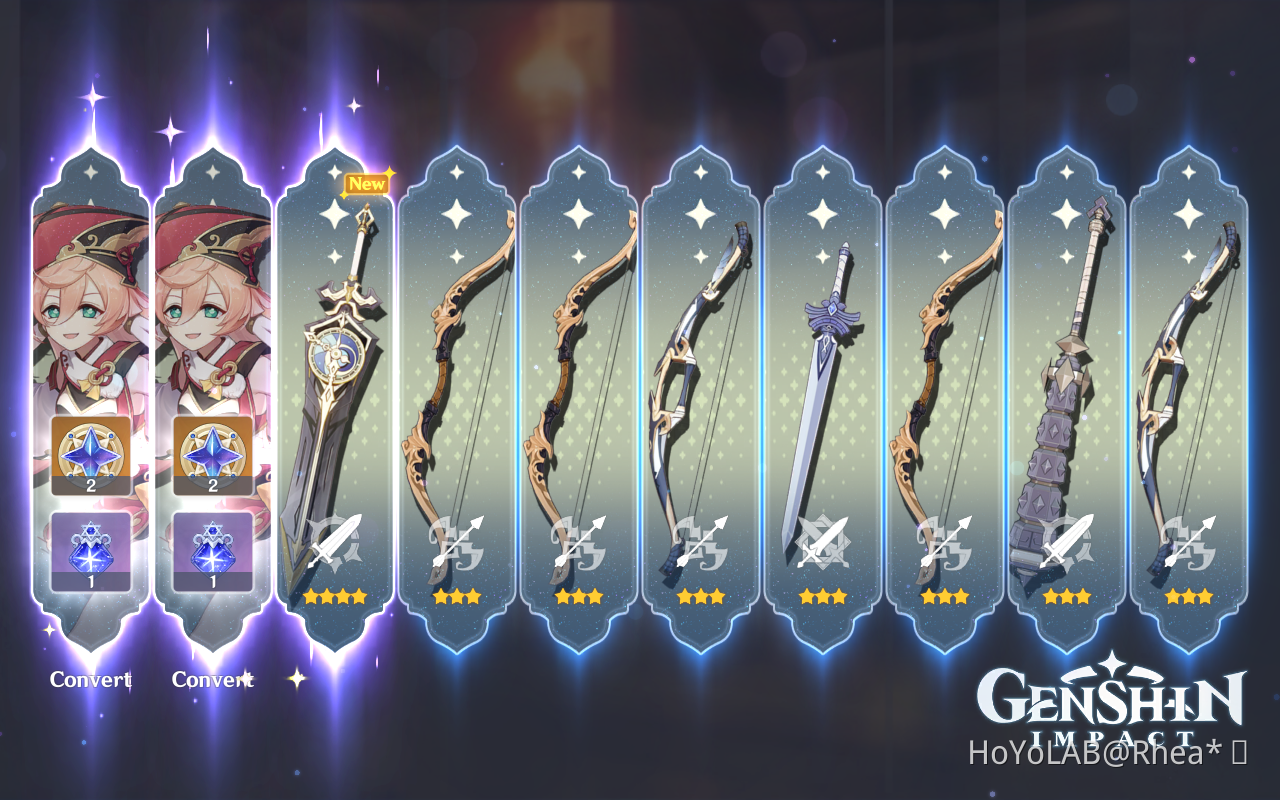
Task: Click the Masterless Starglitter icon on the second card
Action: coord(213,455)
